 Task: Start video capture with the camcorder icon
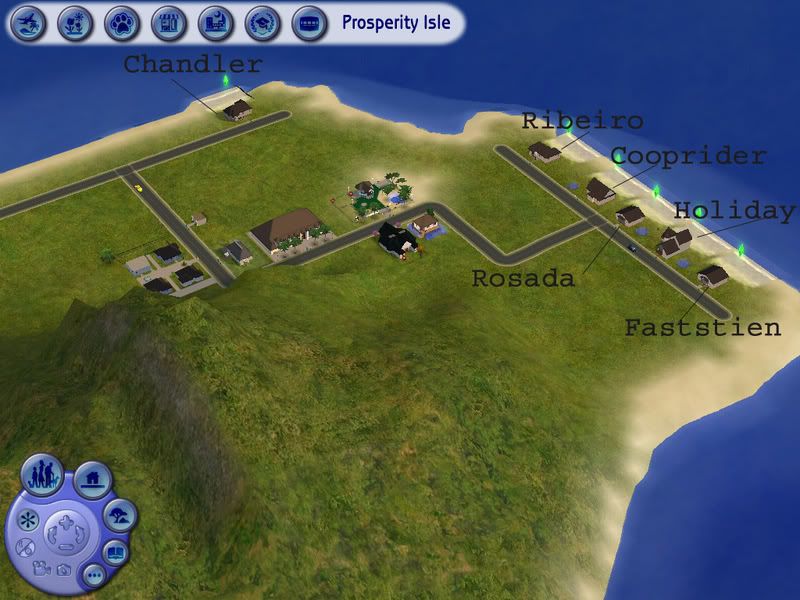40,568
